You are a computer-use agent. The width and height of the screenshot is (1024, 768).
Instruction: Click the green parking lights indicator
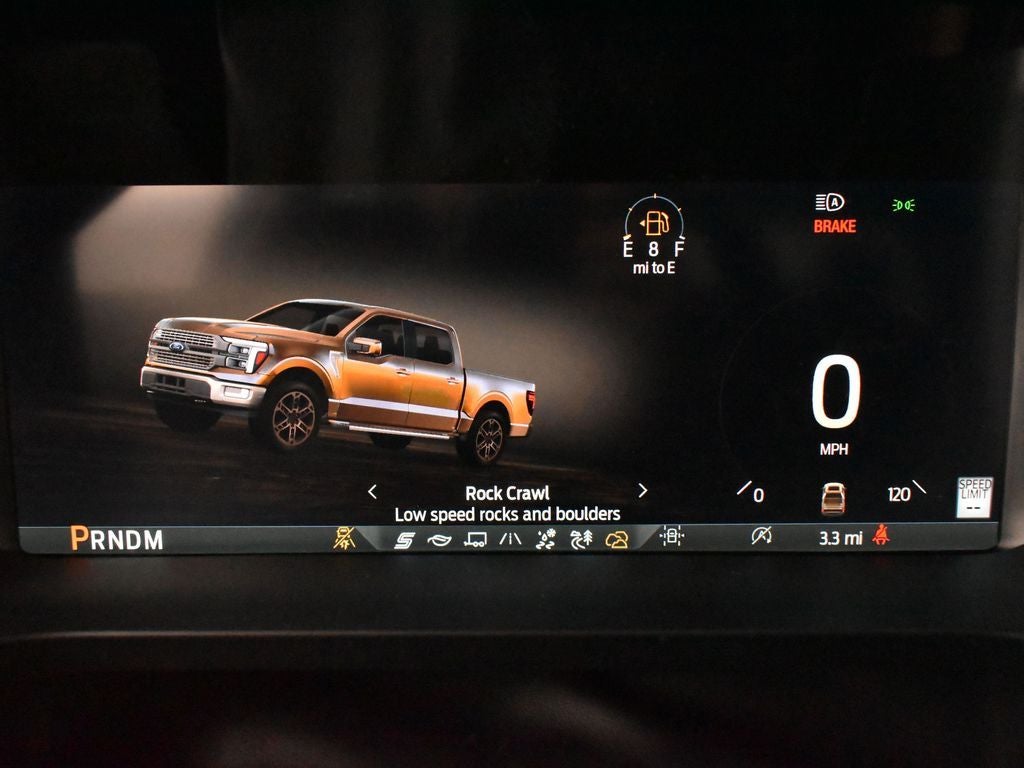(903, 205)
